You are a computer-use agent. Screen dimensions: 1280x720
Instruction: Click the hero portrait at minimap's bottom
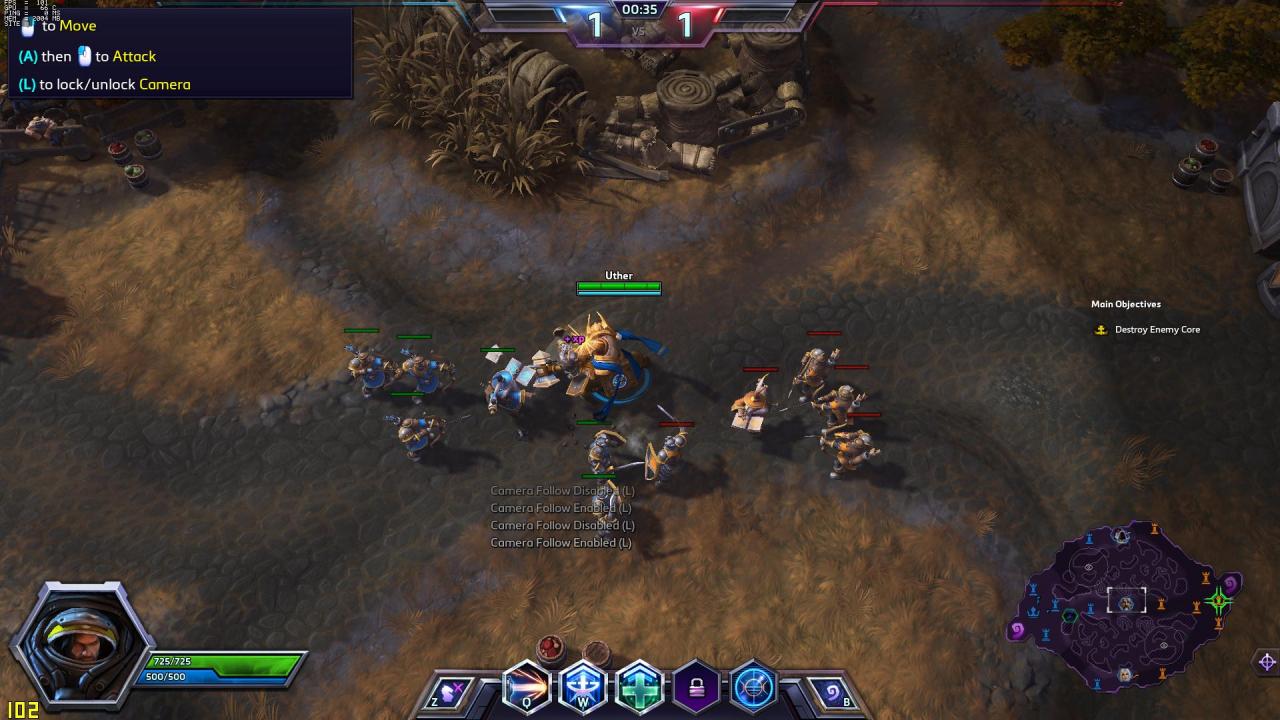coord(1125,676)
